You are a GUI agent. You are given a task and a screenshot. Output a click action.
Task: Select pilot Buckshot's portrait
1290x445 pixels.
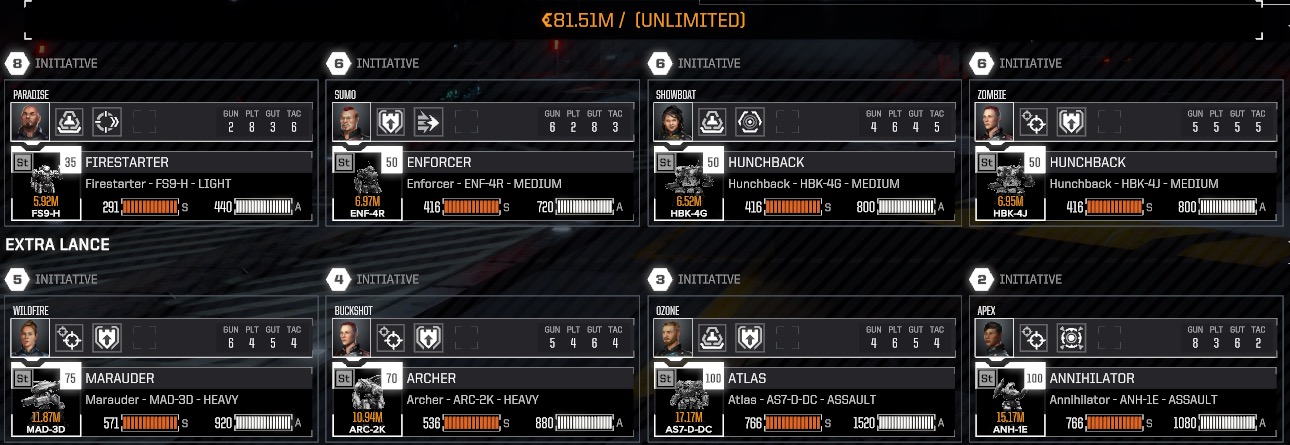[352, 338]
